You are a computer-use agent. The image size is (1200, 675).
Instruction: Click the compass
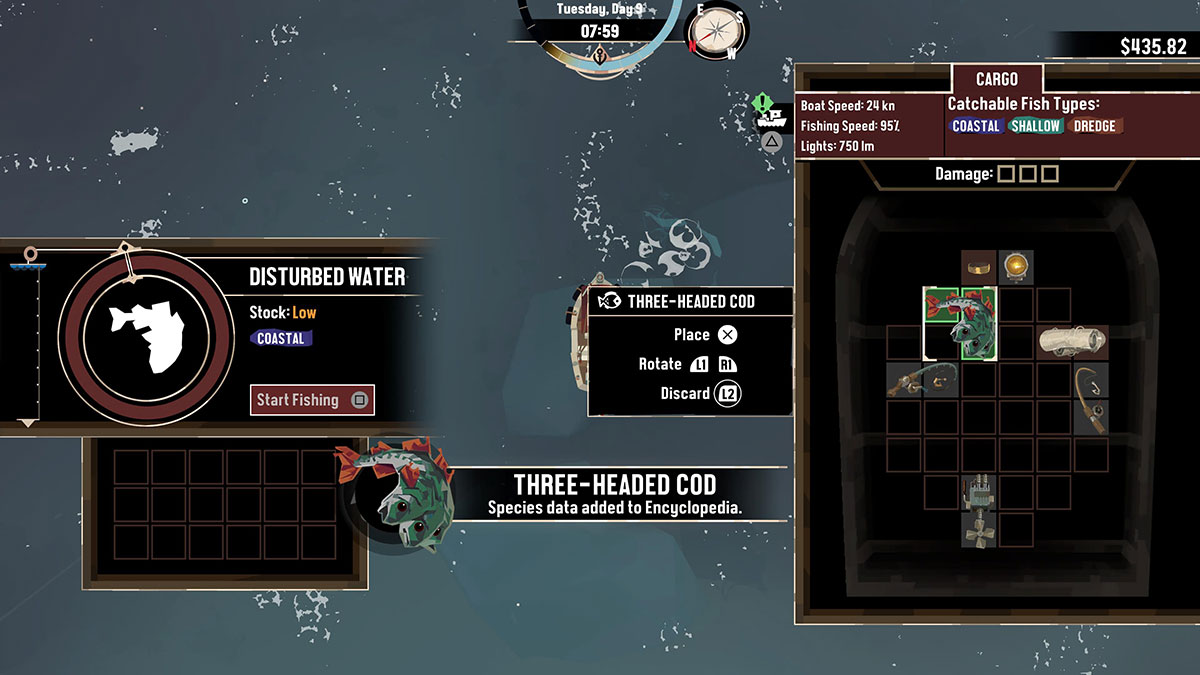tap(716, 30)
